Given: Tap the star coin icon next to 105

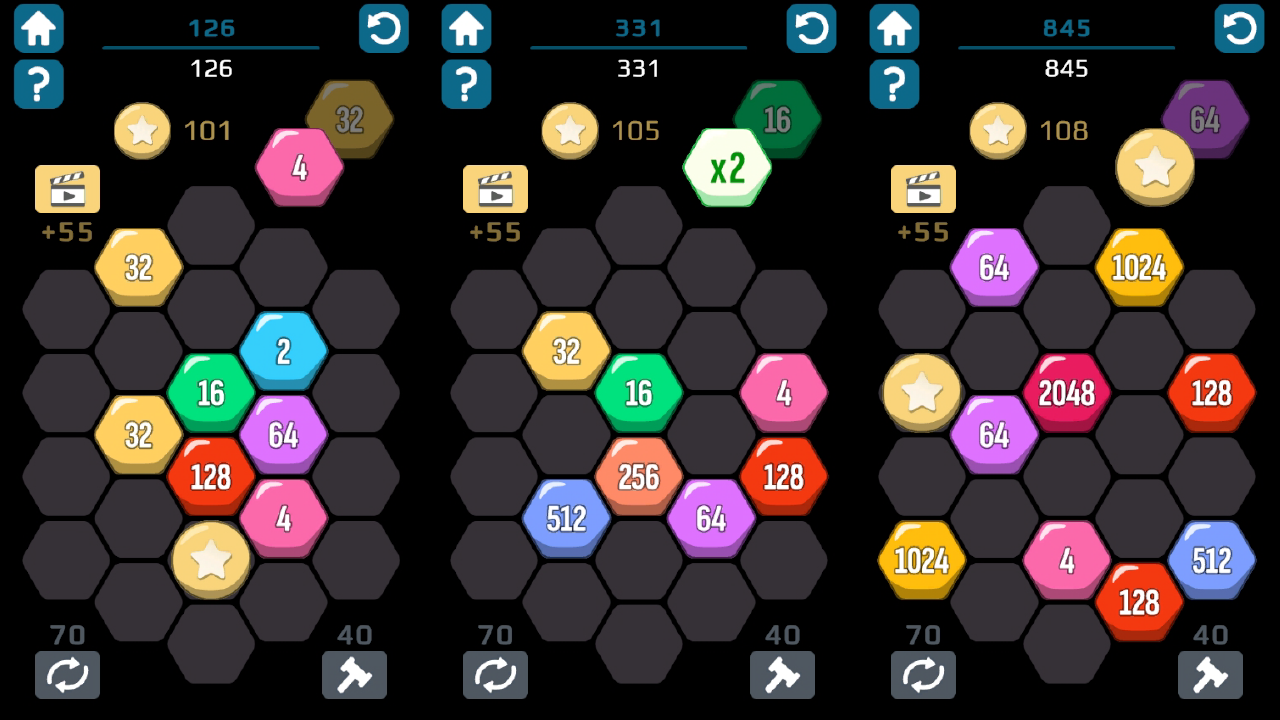Looking at the screenshot, I should [x=570, y=130].
